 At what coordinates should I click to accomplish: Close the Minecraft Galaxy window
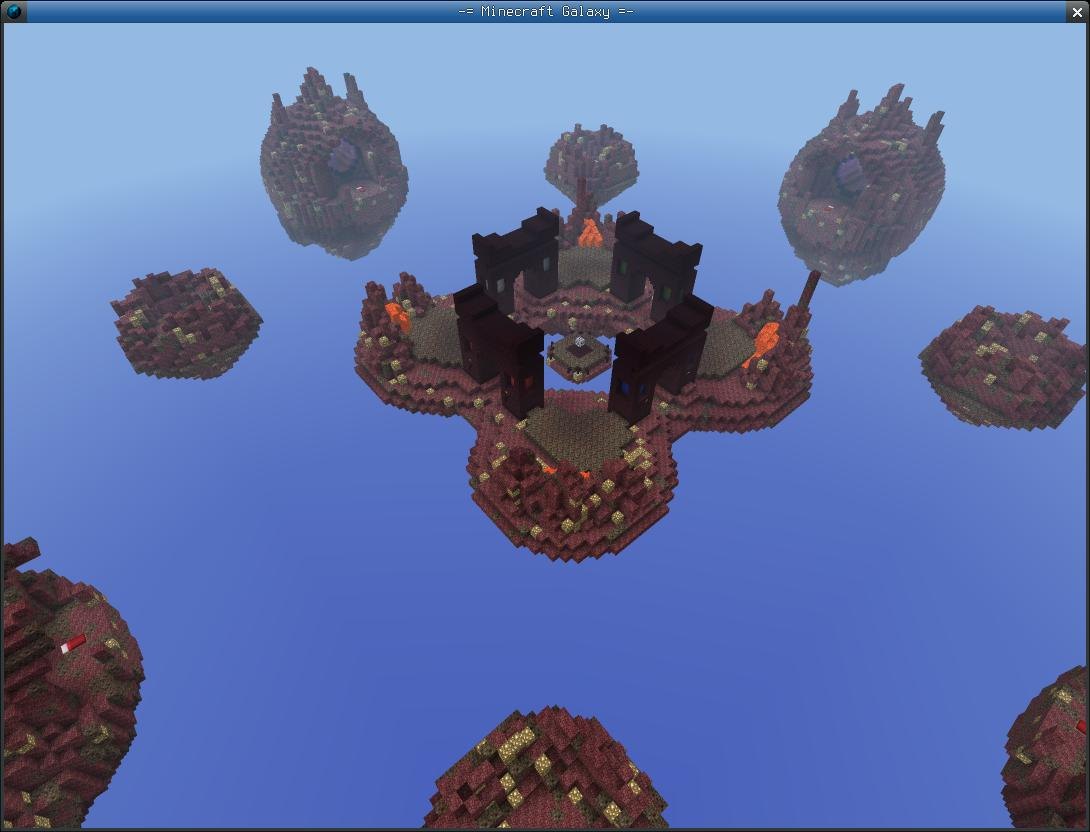pyautogui.click(x=1078, y=12)
